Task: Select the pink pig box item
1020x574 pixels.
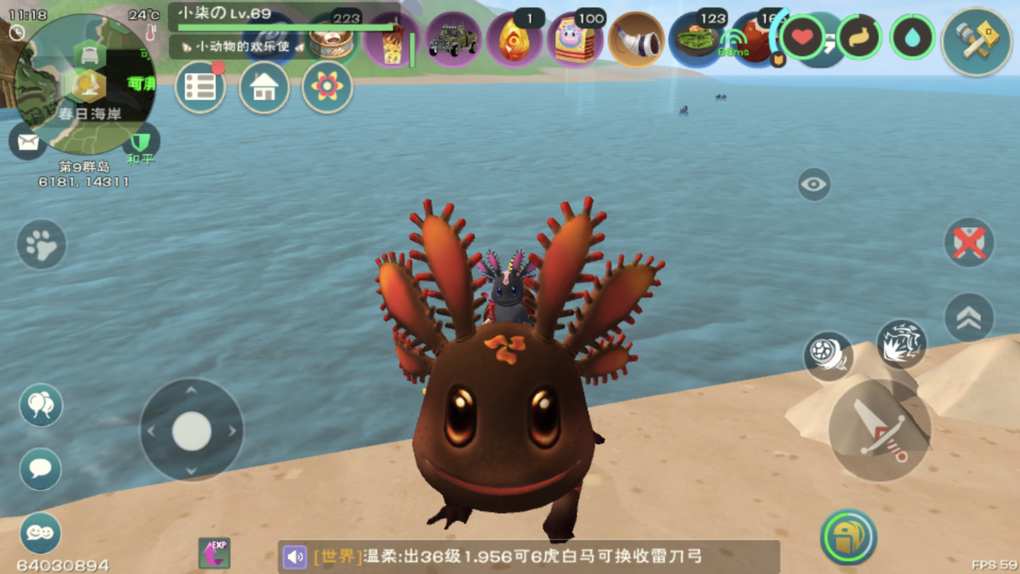Action: 575,40
